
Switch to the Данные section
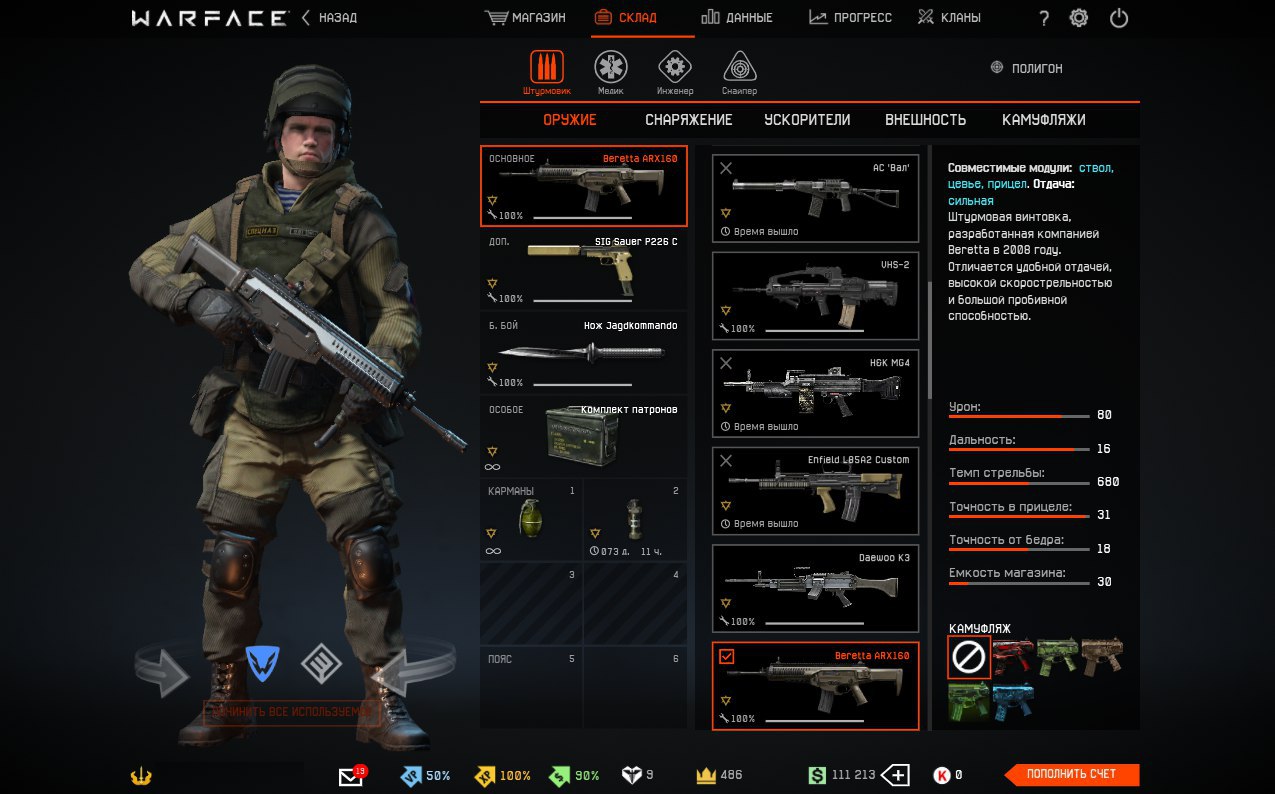[736, 18]
